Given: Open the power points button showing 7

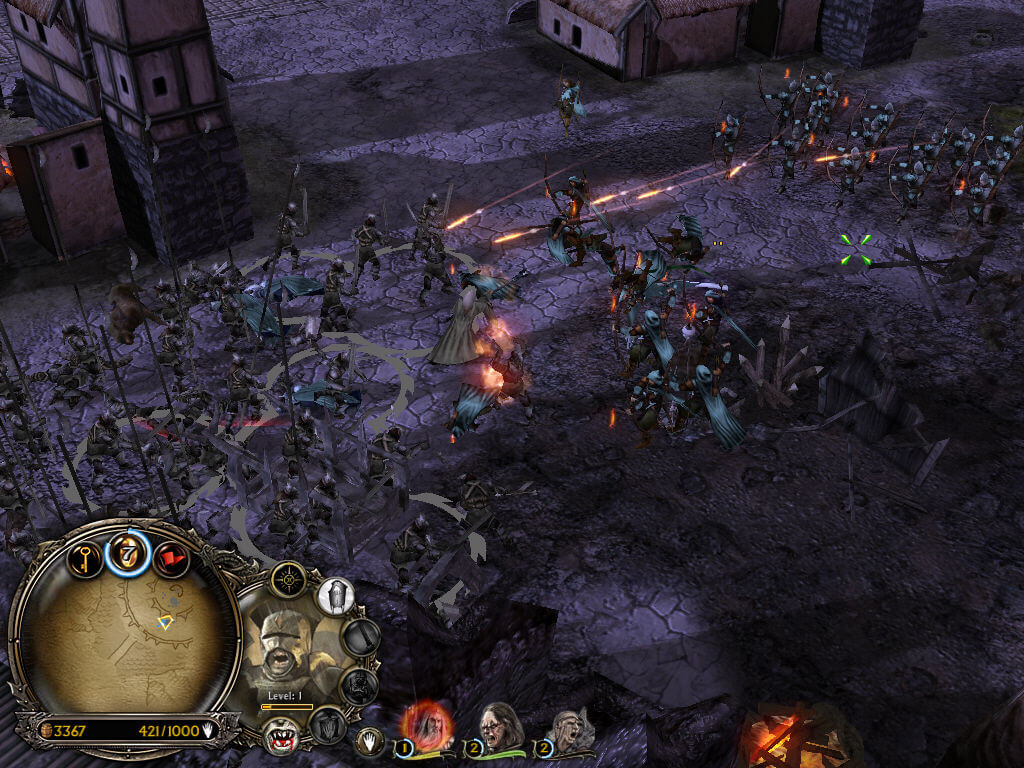Looking at the screenshot, I should 128,553.
